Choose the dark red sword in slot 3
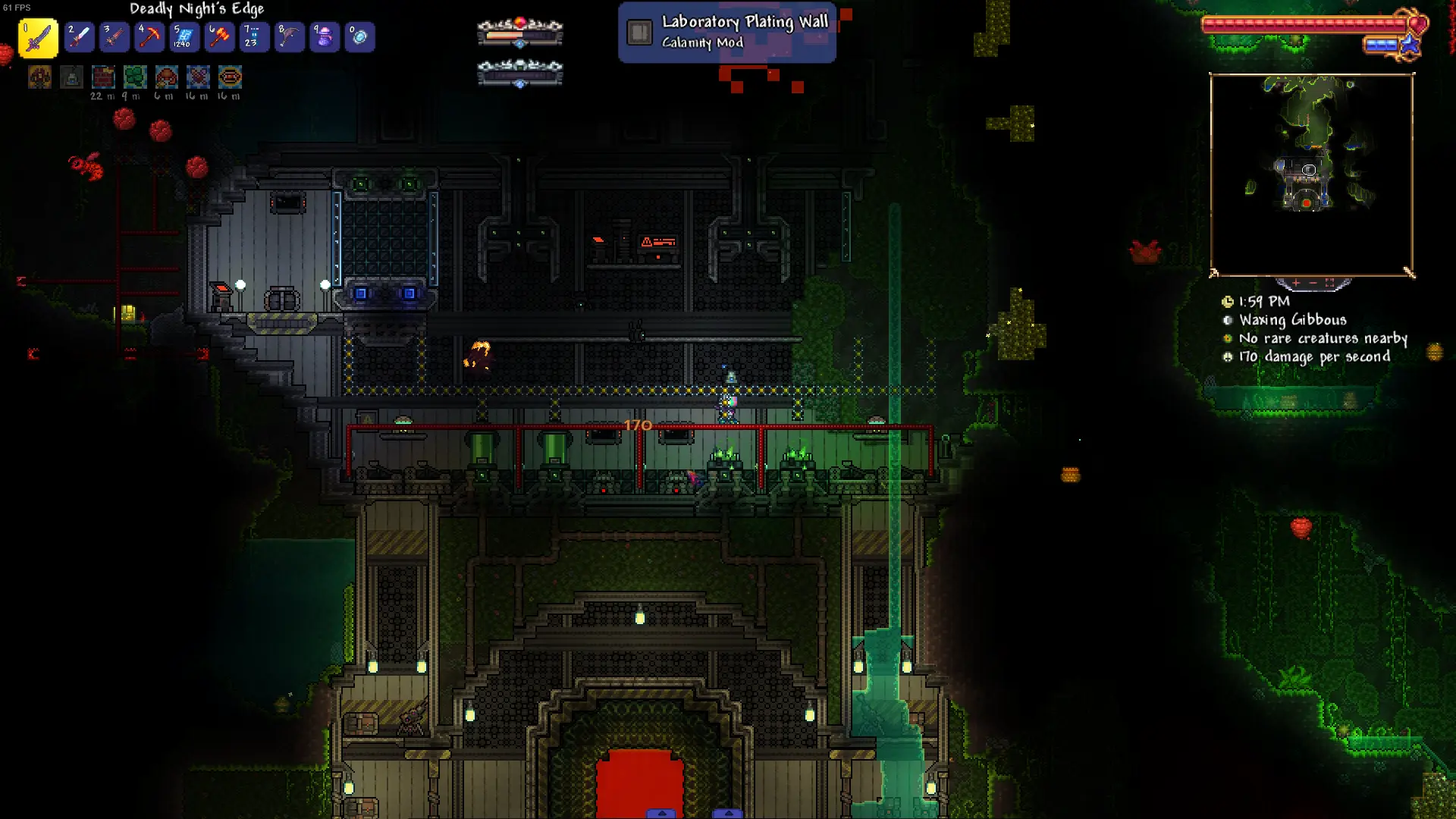 [114, 37]
